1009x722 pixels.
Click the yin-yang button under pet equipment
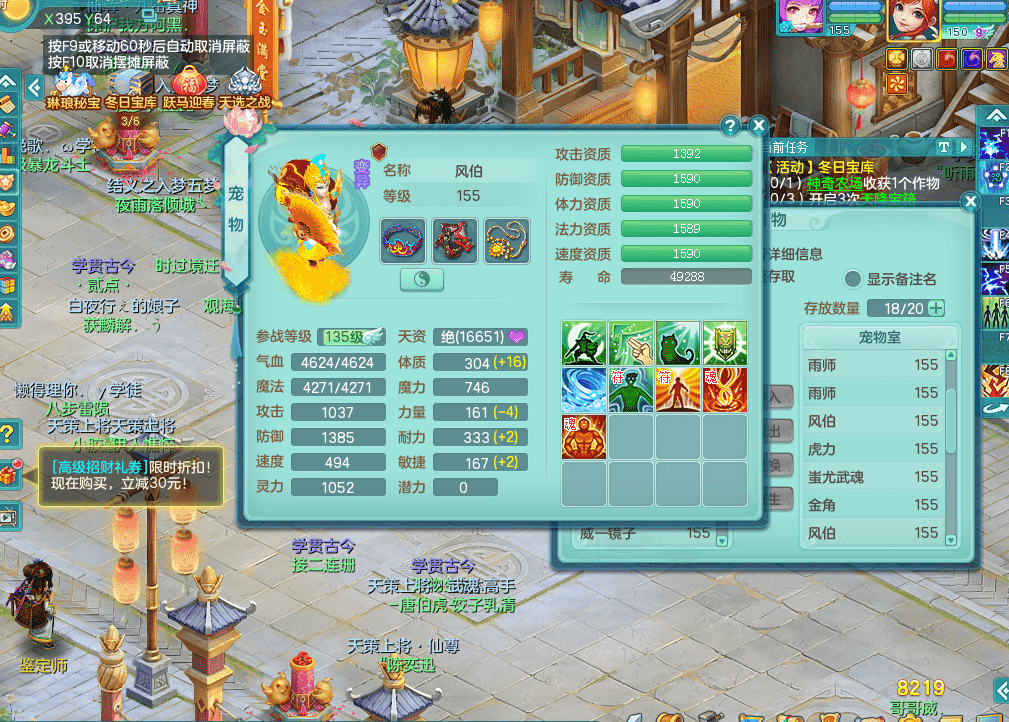(x=422, y=280)
